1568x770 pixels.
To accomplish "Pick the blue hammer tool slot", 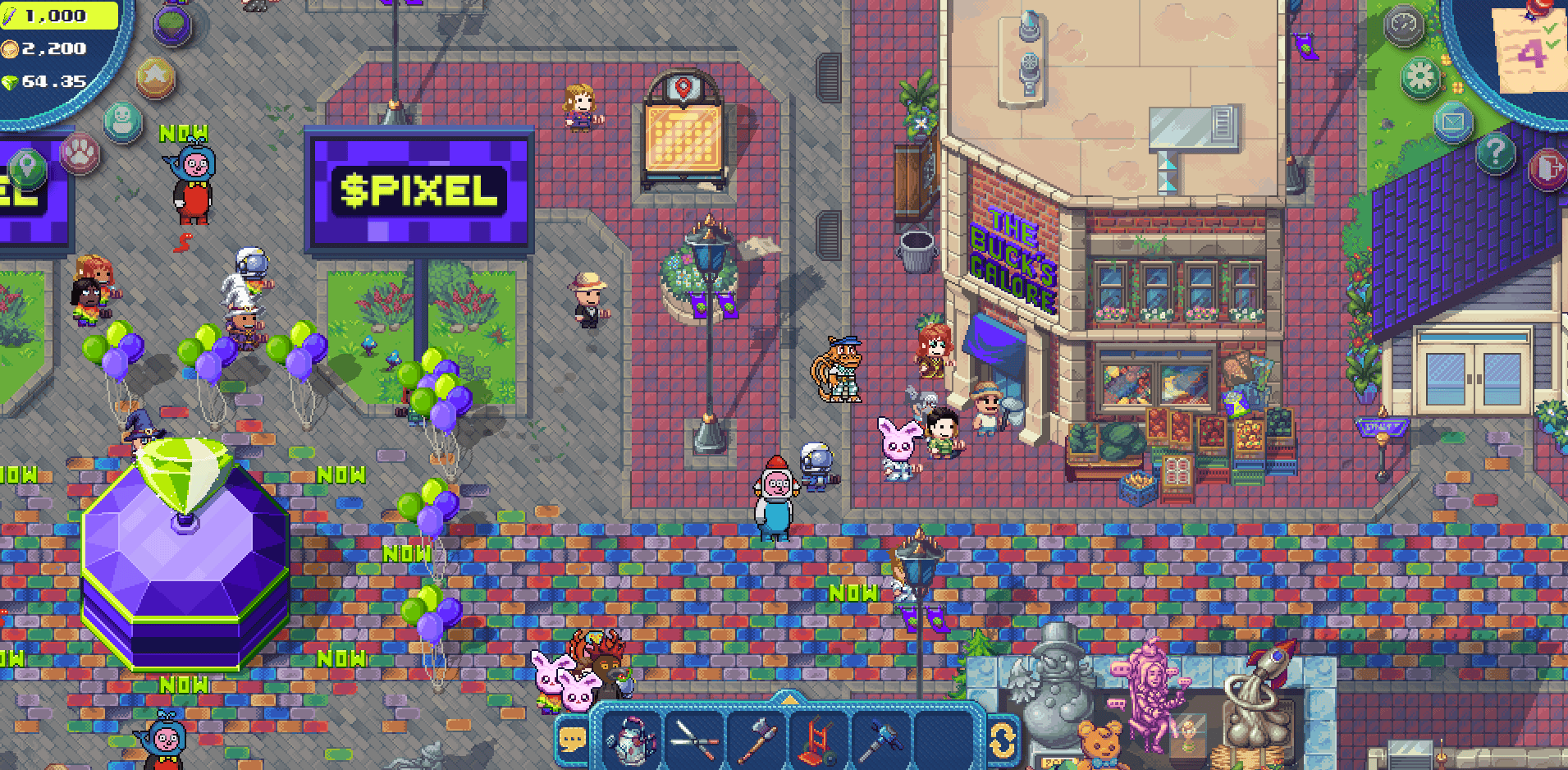I will pos(880,739).
